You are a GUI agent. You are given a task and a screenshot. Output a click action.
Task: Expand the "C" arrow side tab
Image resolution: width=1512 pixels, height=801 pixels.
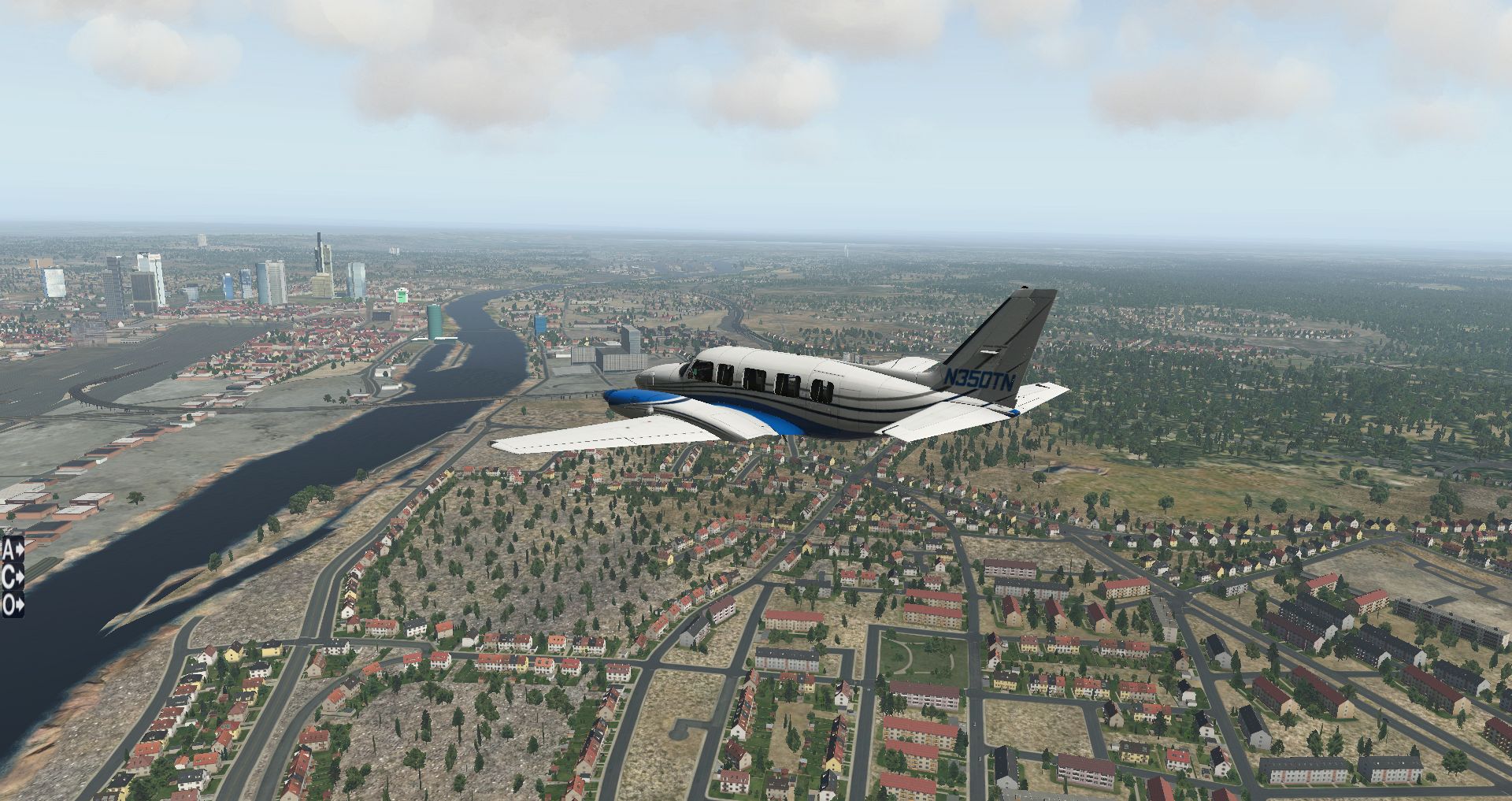click(x=12, y=577)
